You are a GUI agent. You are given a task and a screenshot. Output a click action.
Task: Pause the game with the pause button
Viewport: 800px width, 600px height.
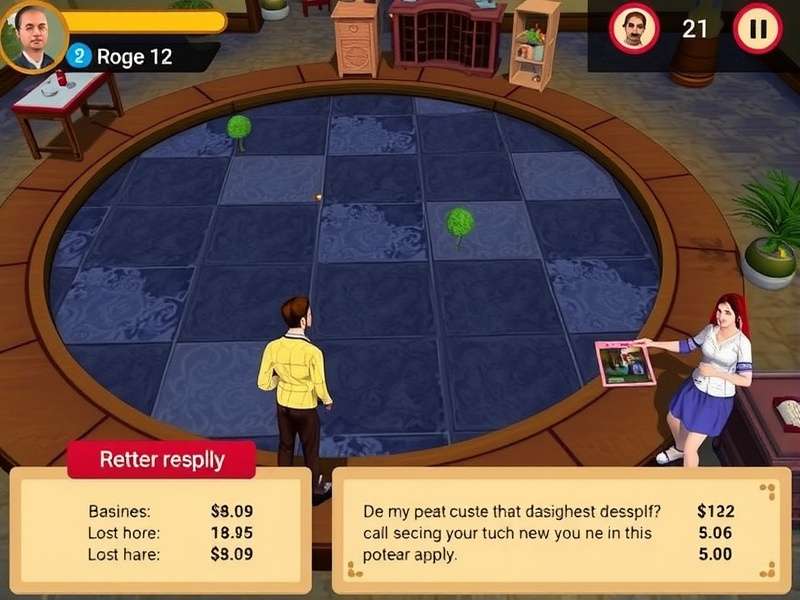pos(757,28)
